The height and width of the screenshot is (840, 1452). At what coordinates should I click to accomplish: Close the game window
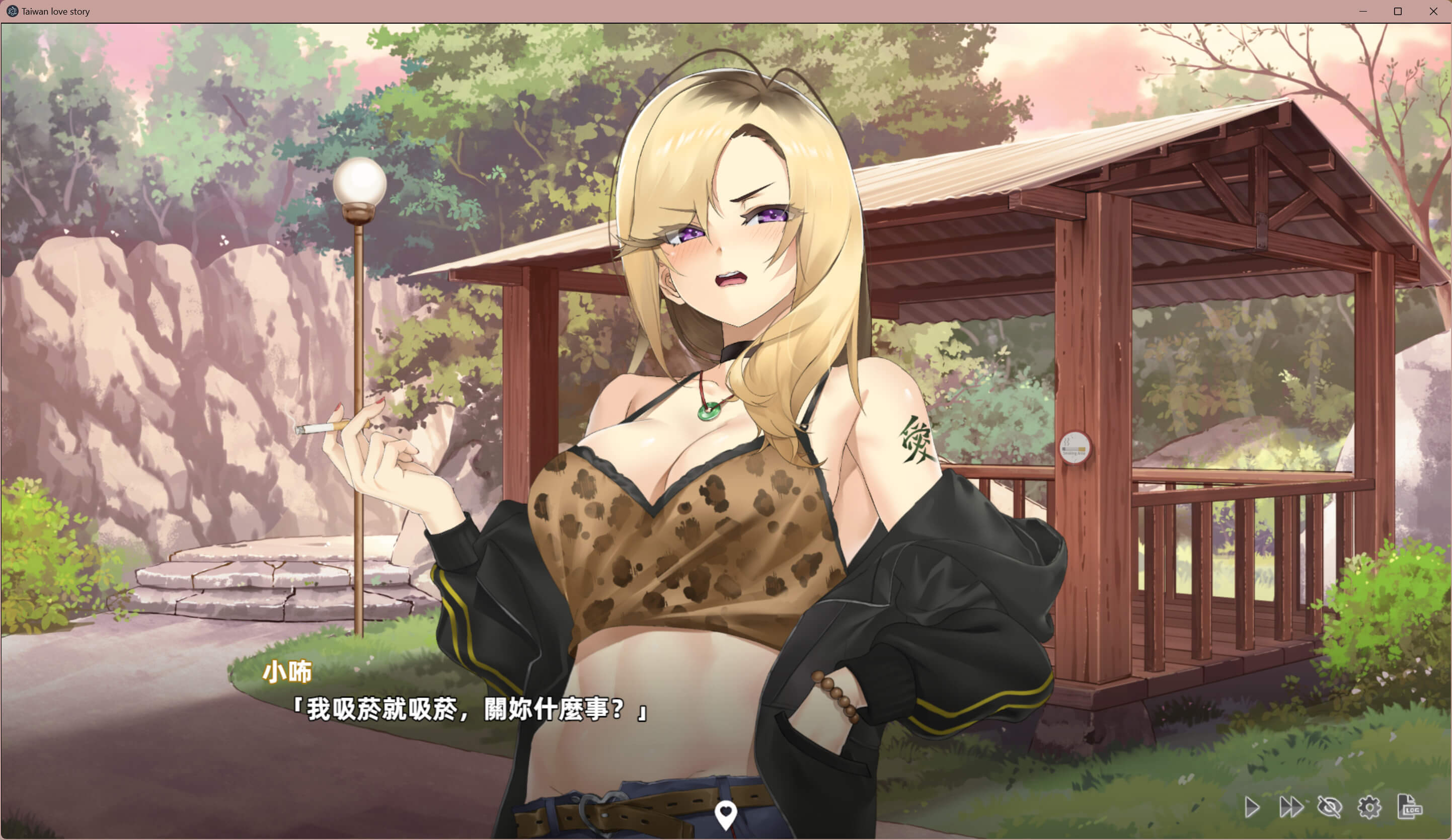pyautogui.click(x=1433, y=12)
